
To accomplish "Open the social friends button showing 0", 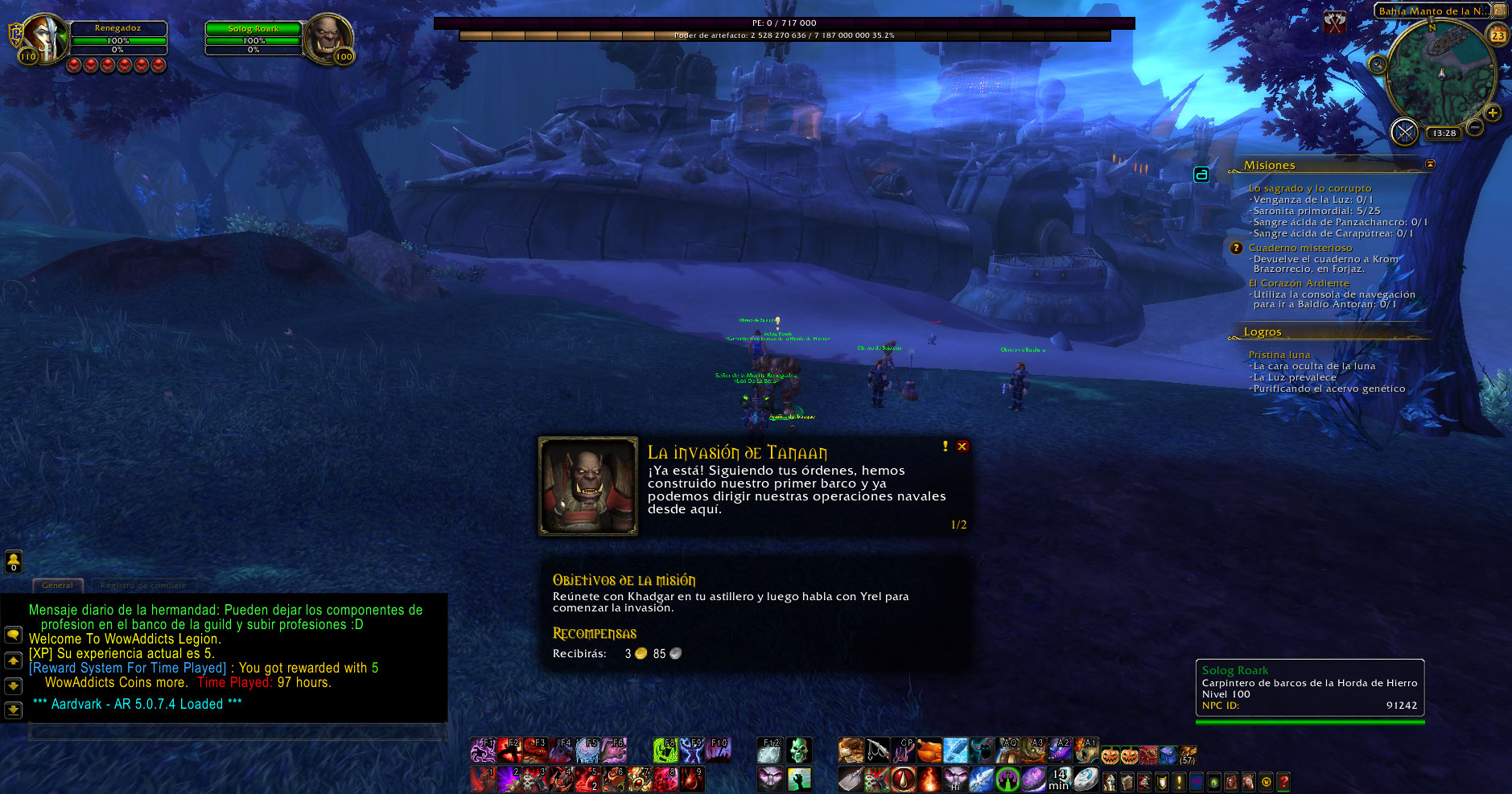I will click(x=14, y=561).
